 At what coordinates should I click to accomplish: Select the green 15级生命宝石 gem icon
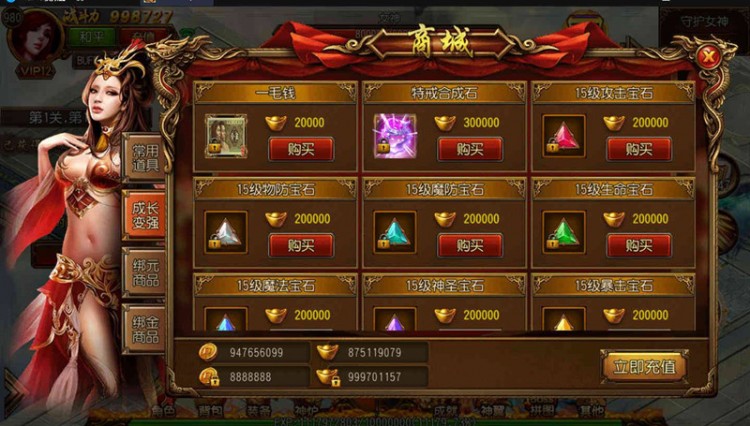pyautogui.click(x=564, y=231)
